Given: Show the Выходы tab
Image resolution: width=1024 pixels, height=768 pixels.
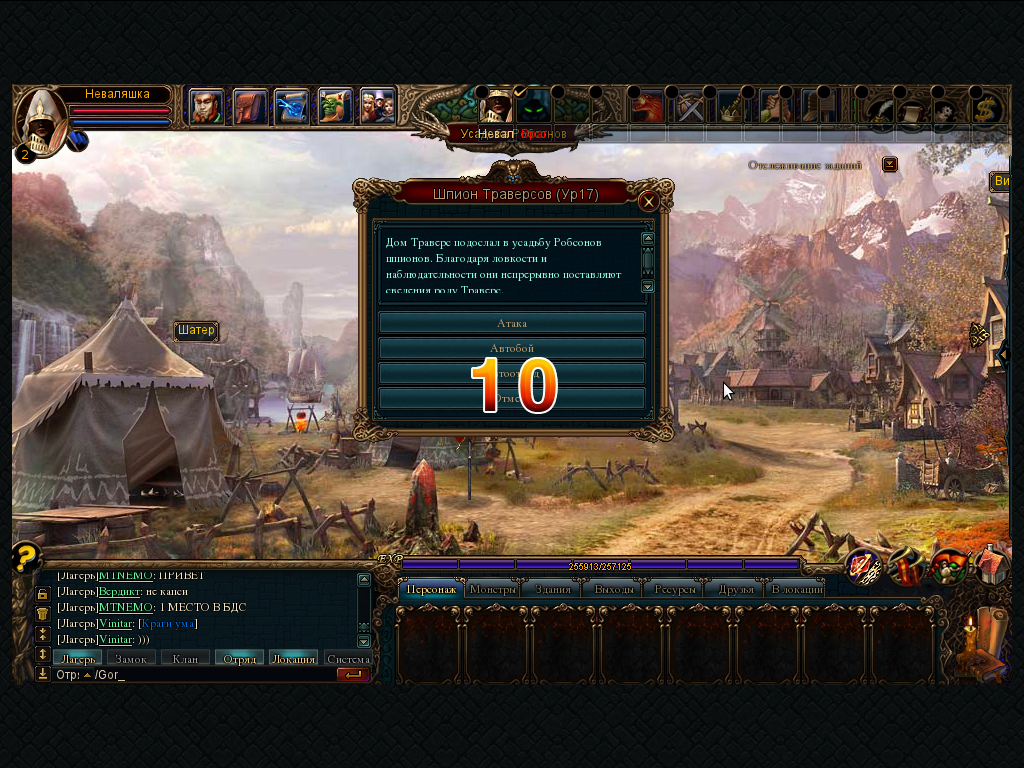Looking at the screenshot, I should [x=614, y=589].
